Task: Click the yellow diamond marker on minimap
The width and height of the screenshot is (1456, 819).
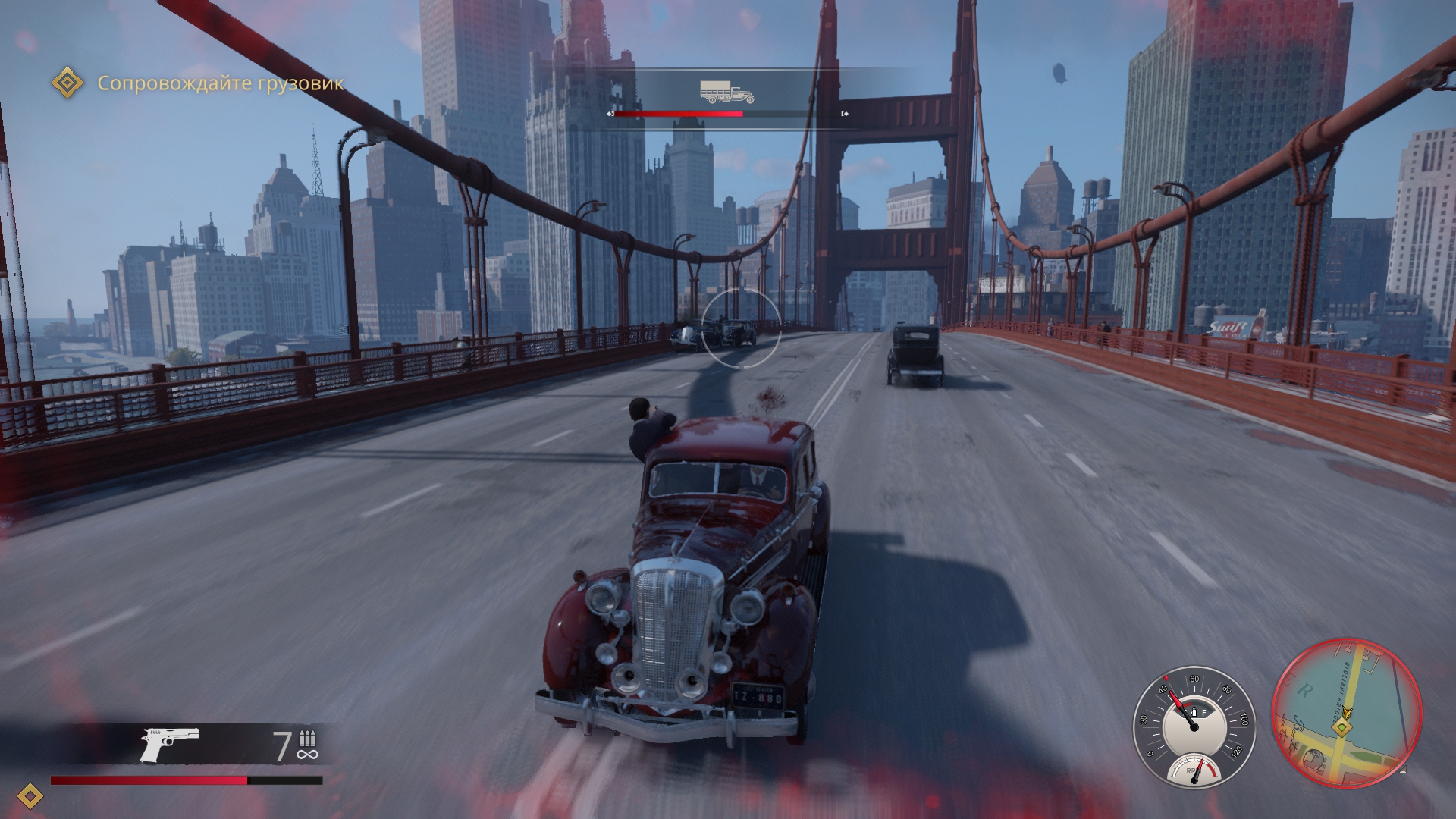Action: click(x=1342, y=728)
